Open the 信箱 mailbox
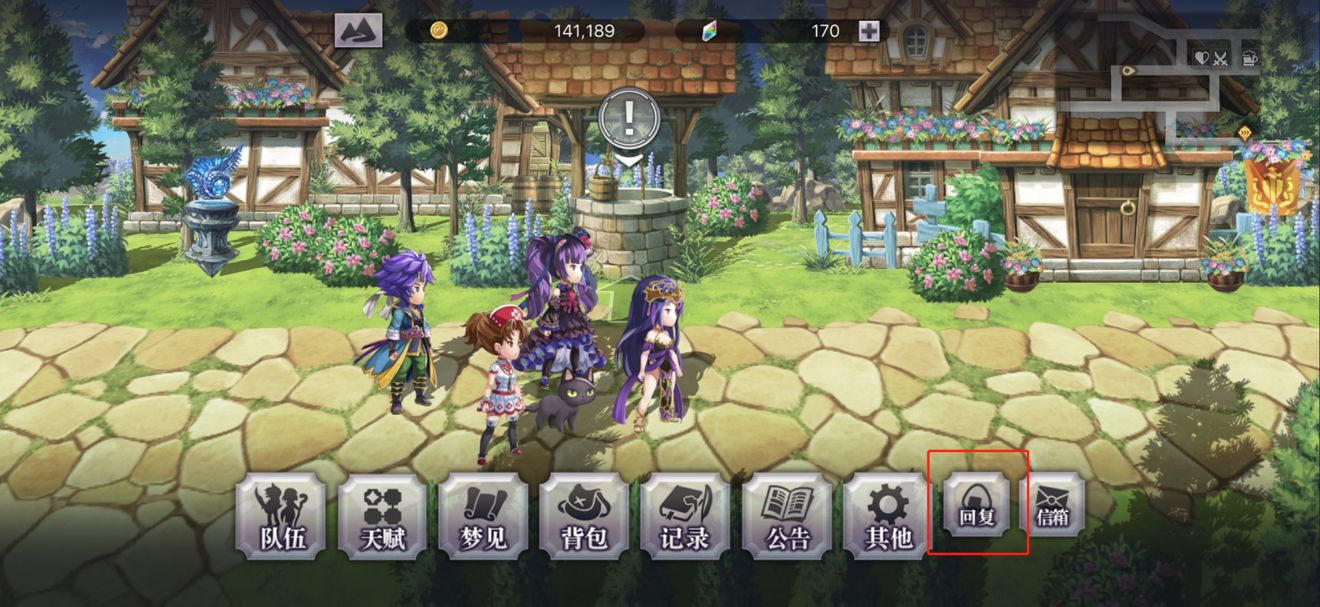The height and width of the screenshot is (607, 1320). 1051,504
